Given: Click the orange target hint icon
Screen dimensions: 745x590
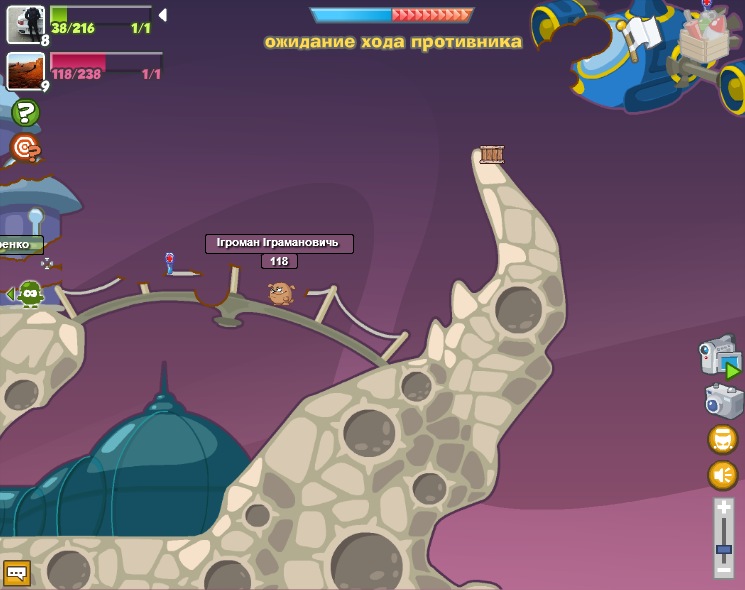Looking at the screenshot, I should click(25, 148).
